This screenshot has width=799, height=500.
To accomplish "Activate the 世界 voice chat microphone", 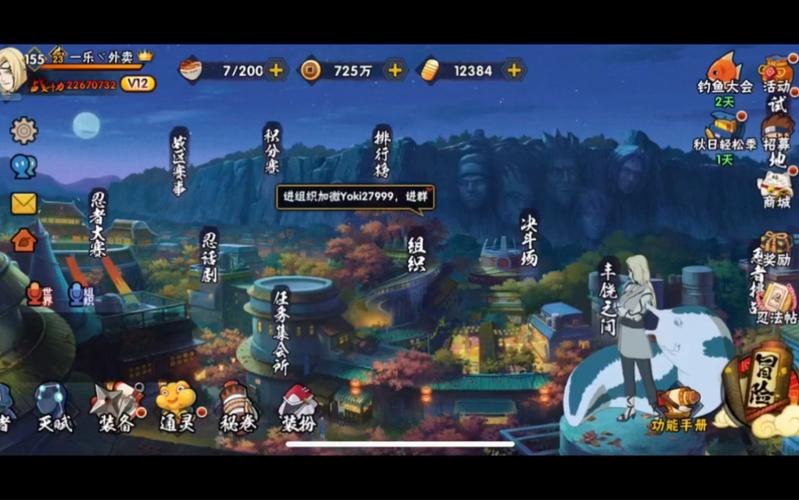I will [36, 293].
